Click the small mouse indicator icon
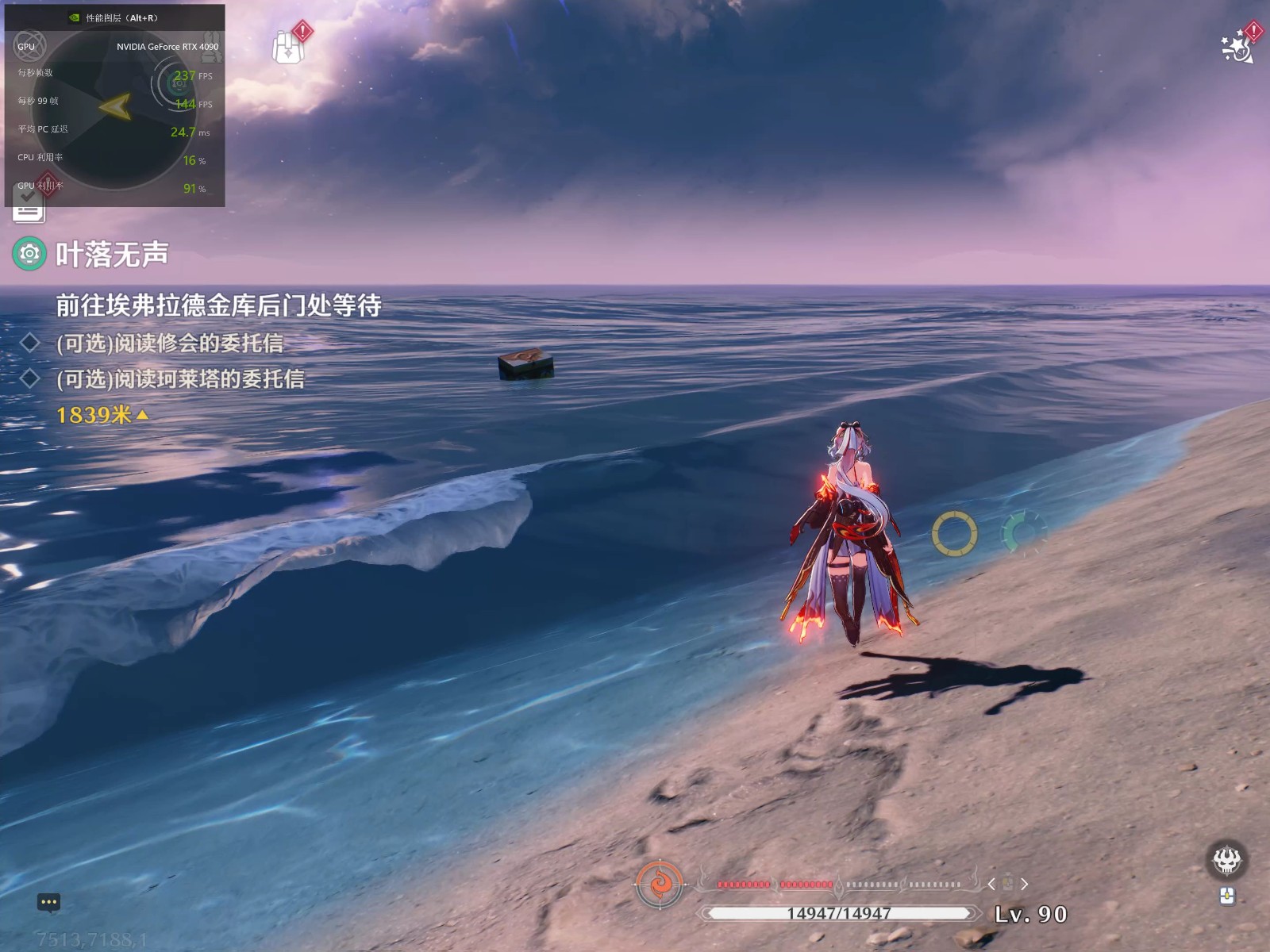Viewport: 1270px width, 952px height. click(x=1227, y=896)
